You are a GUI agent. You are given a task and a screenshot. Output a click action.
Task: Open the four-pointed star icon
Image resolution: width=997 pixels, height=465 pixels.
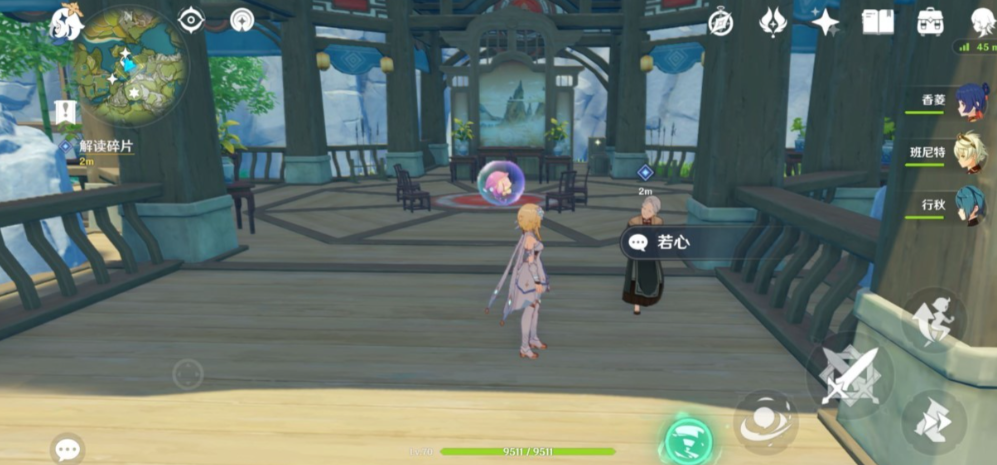[825, 21]
